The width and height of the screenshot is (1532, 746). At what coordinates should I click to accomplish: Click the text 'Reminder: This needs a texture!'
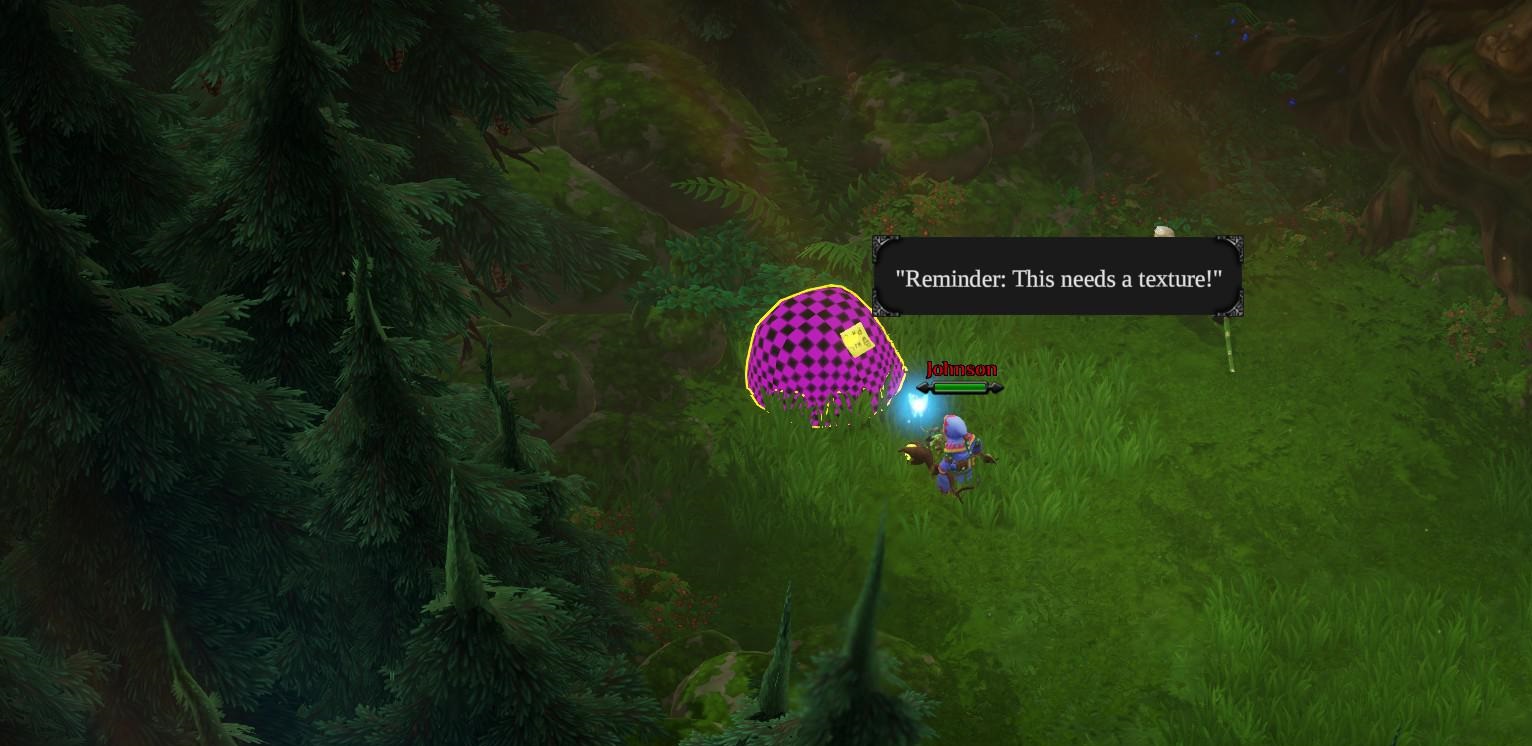click(1056, 280)
